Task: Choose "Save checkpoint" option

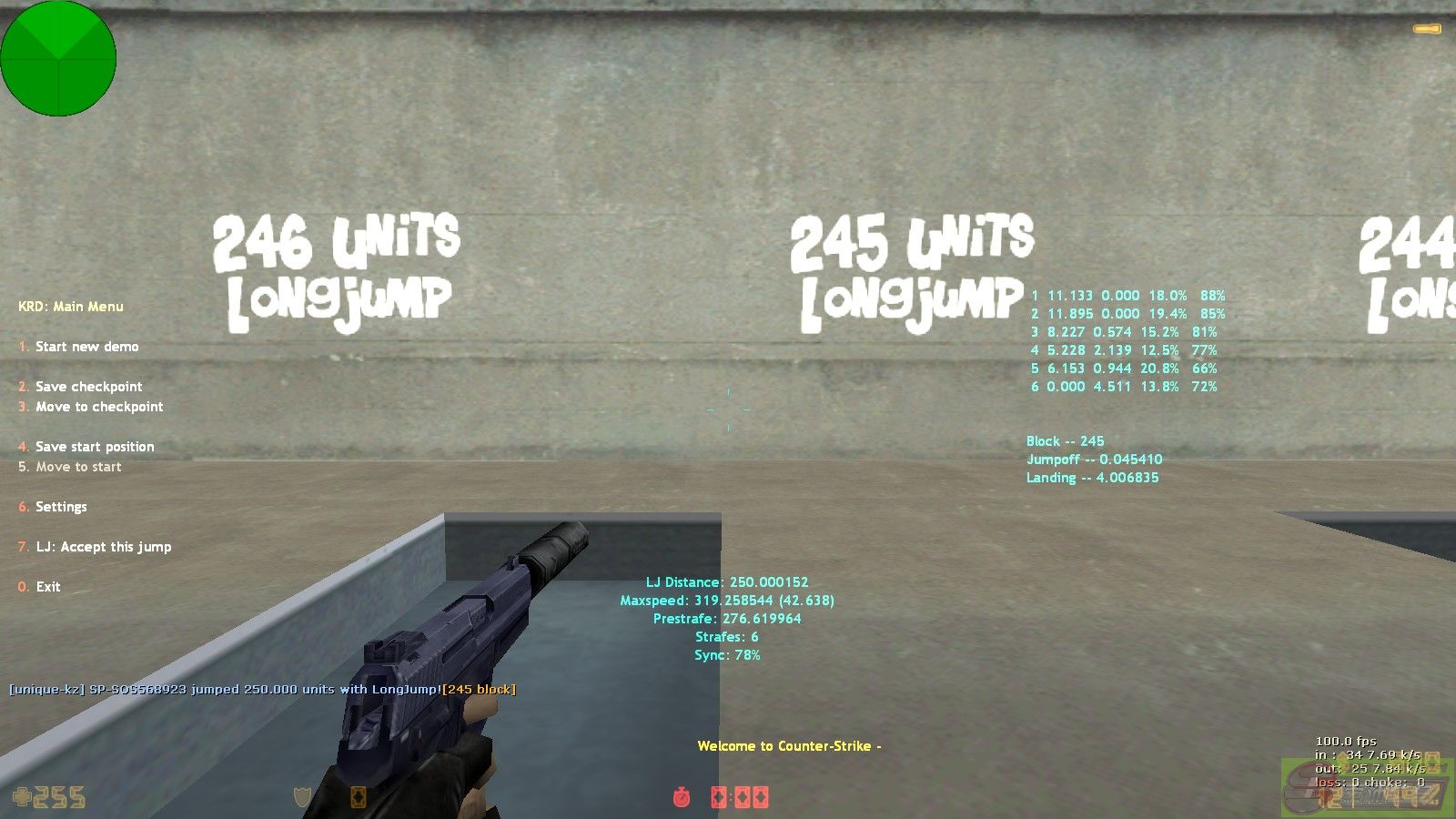Action: point(88,387)
